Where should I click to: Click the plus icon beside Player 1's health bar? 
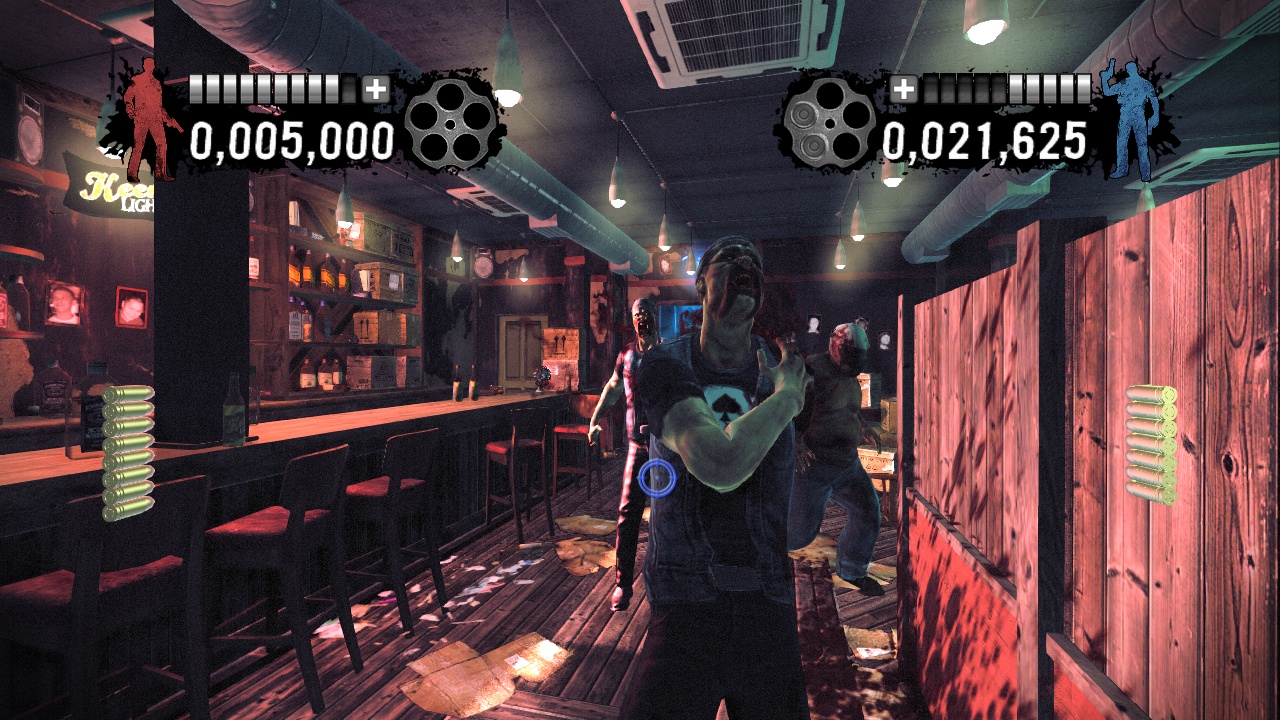(376, 90)
